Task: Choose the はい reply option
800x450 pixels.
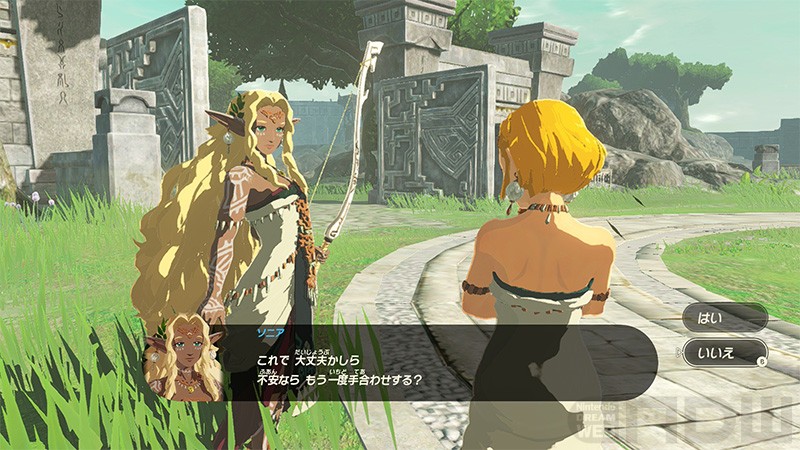Action: (724, 317)
